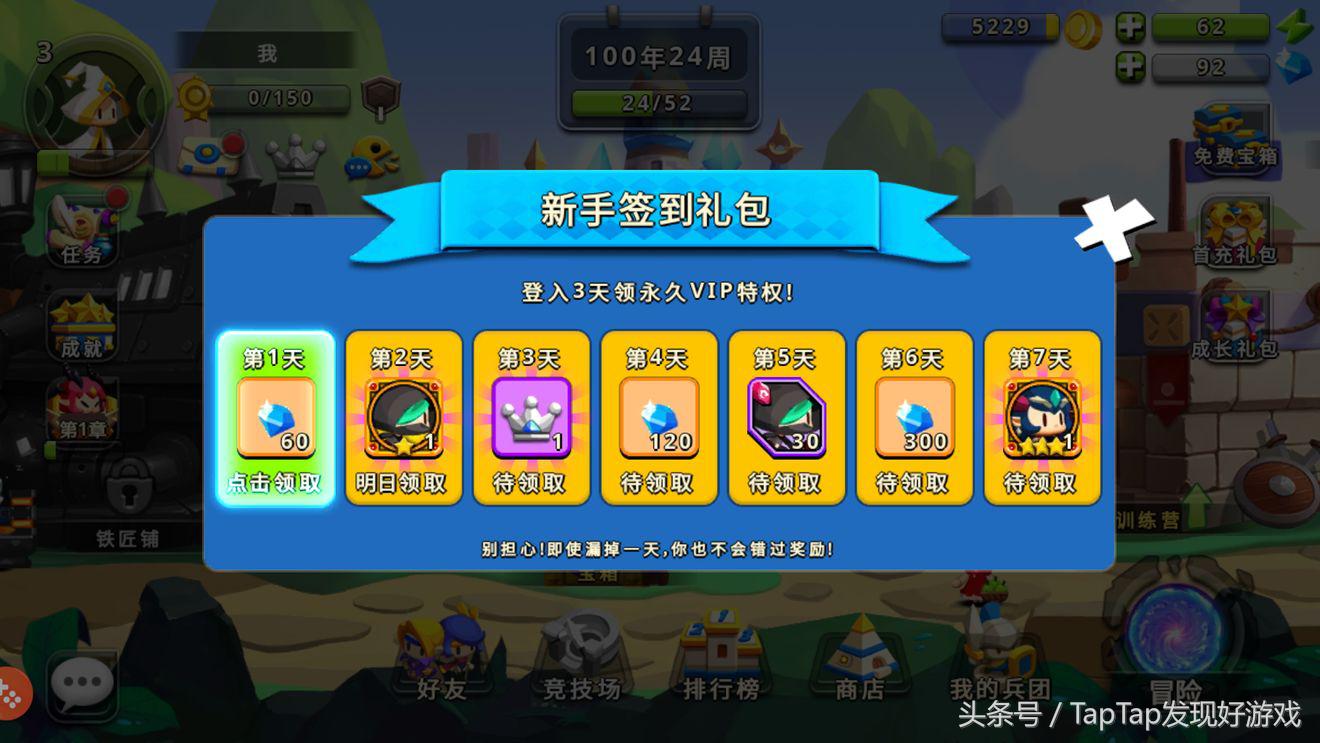The height and width of the screenshot is (743, 1320).
Task: Open the 成就 (Achievements) panel
Action: (84, 325)
